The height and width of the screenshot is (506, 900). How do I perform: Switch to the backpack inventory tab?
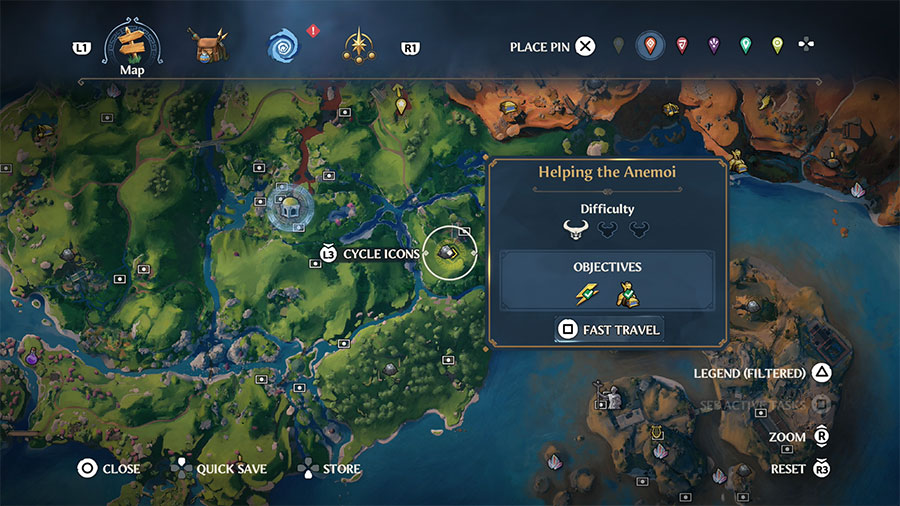point(208,45)
